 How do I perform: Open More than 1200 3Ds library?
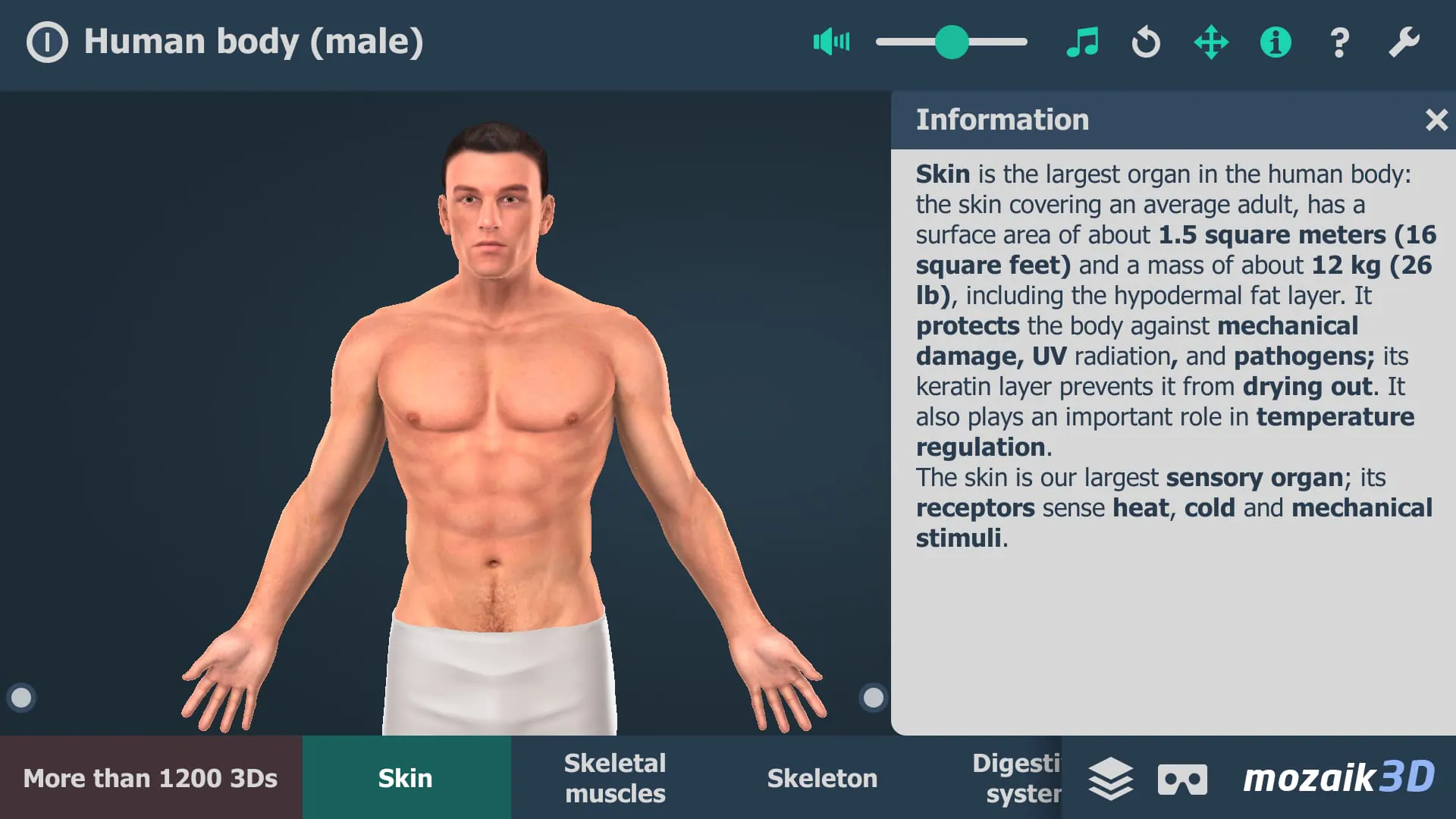pyautogui.click(x=151, y=777)
